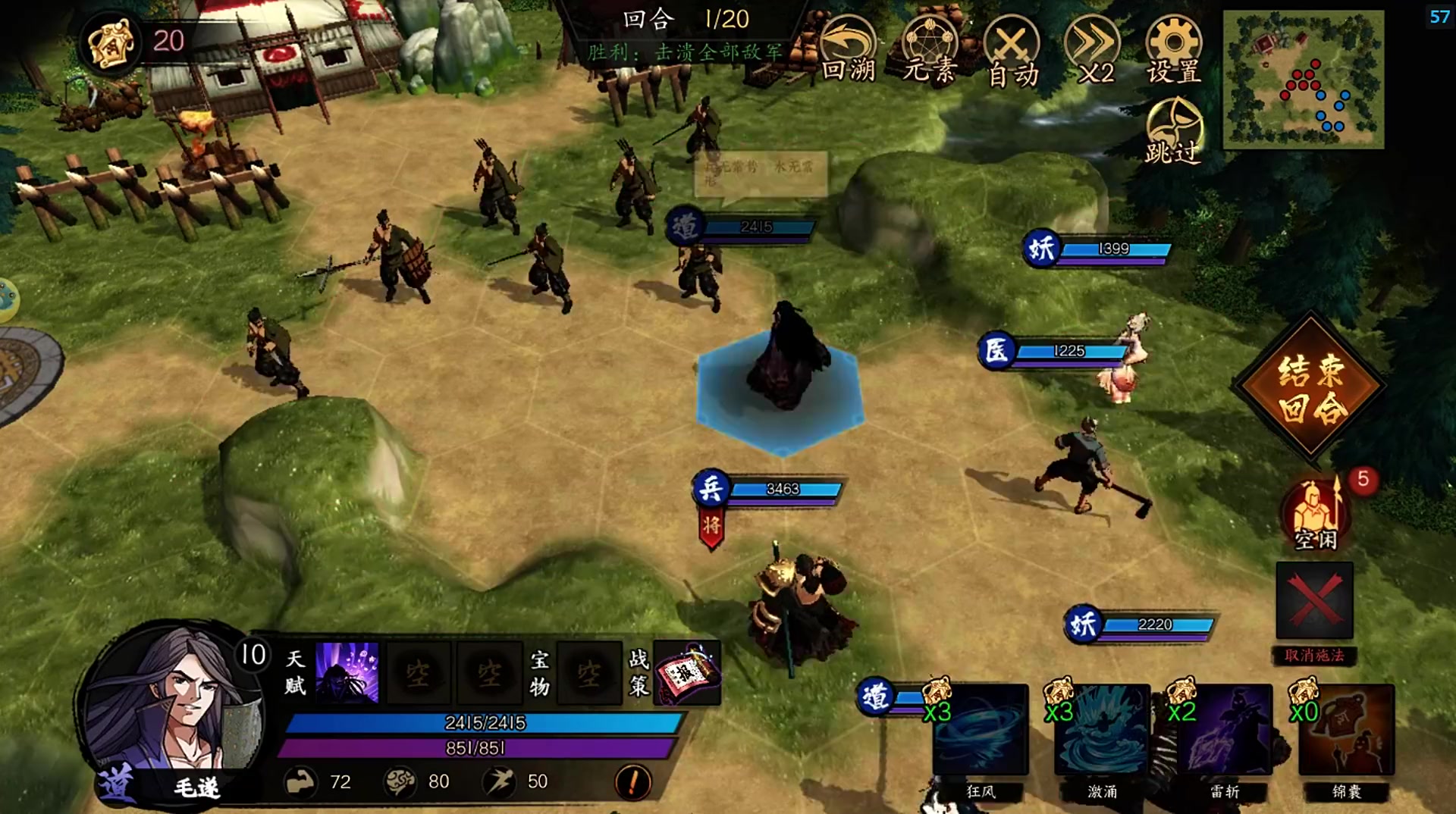This screenshot has height=814, width=1456.
Task: Cancel spellcasting with 取消施法
Action: pyautogui.click(x=1314, y=603)
